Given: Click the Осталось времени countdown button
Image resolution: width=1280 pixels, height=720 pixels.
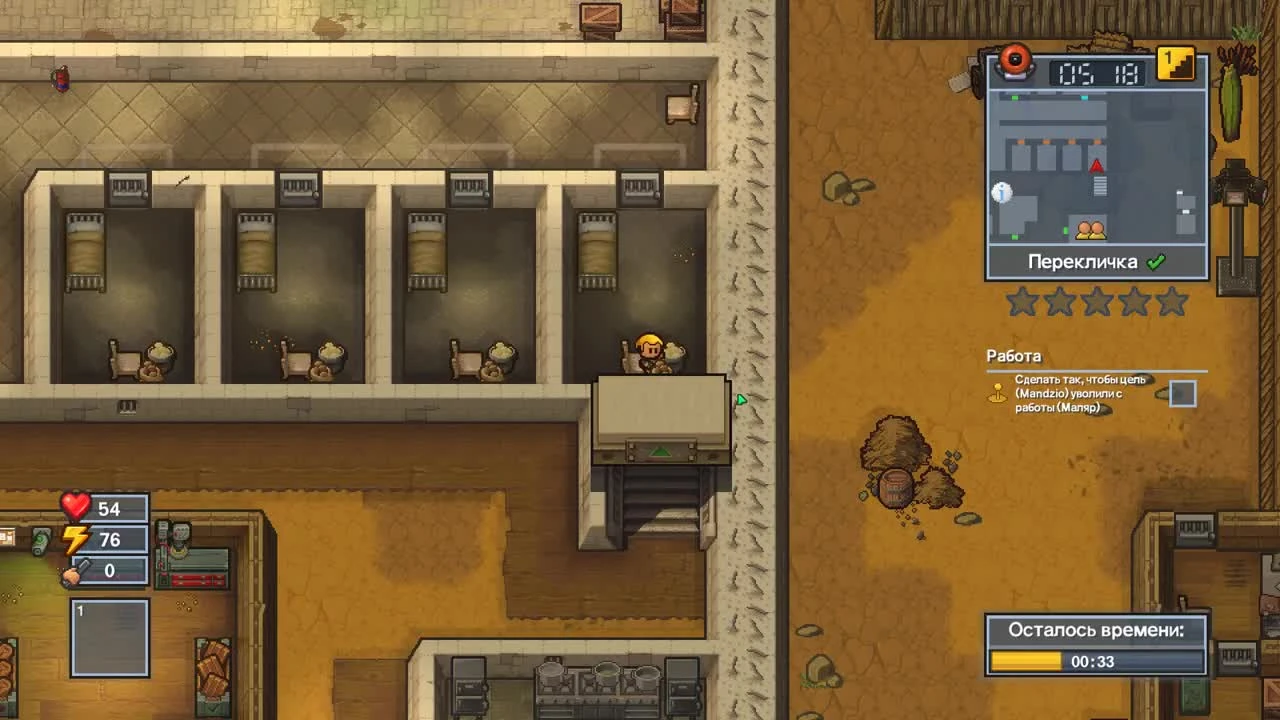Looking at the screenshot, I should pyautogui.click(x=1095, y=632).
